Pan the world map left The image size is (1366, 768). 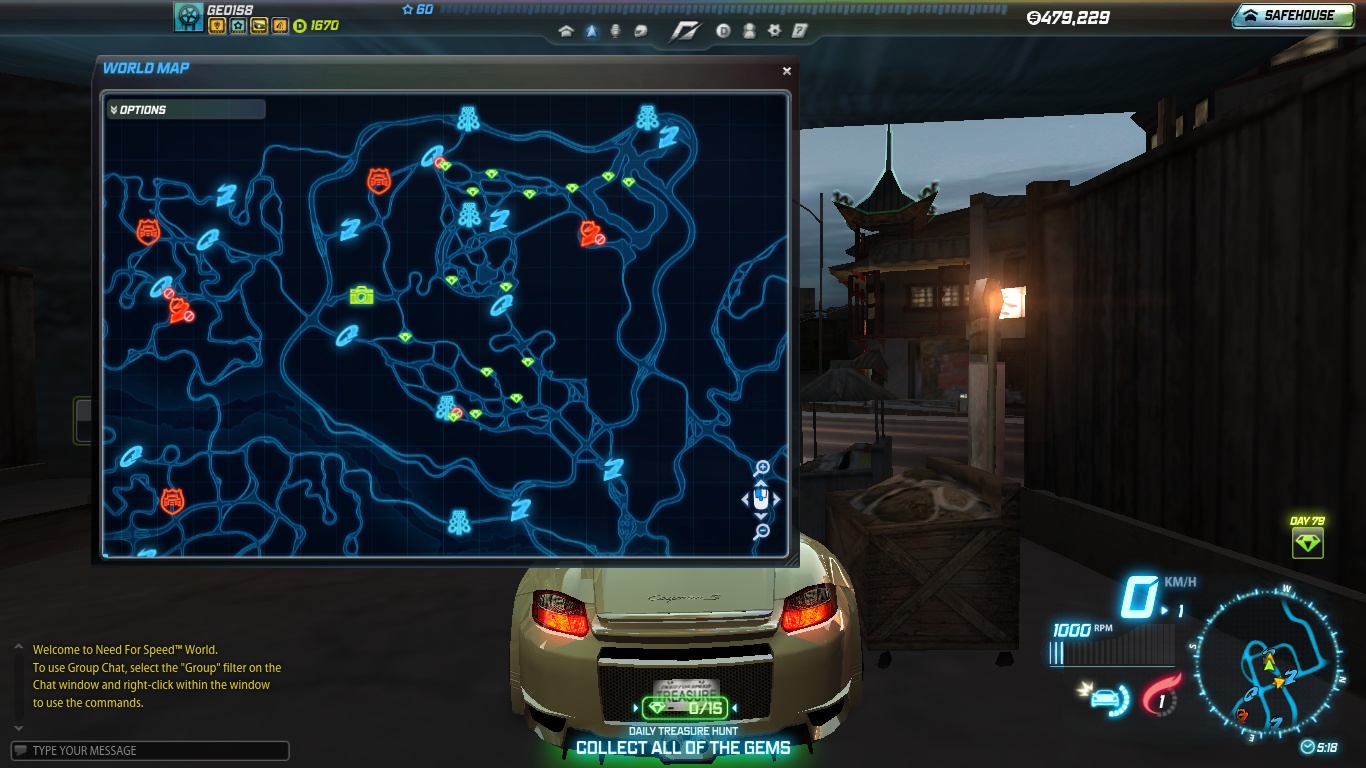point(745,499)
